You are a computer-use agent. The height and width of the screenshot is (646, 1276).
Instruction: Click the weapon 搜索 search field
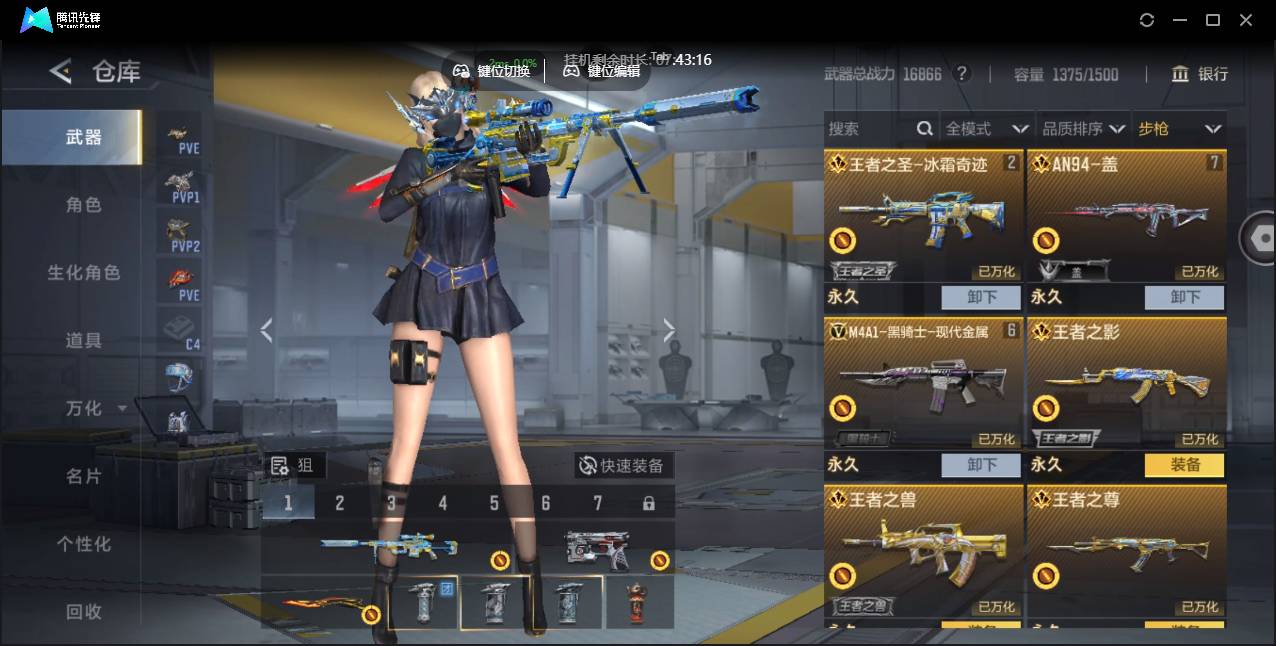(x=868, y=129)
